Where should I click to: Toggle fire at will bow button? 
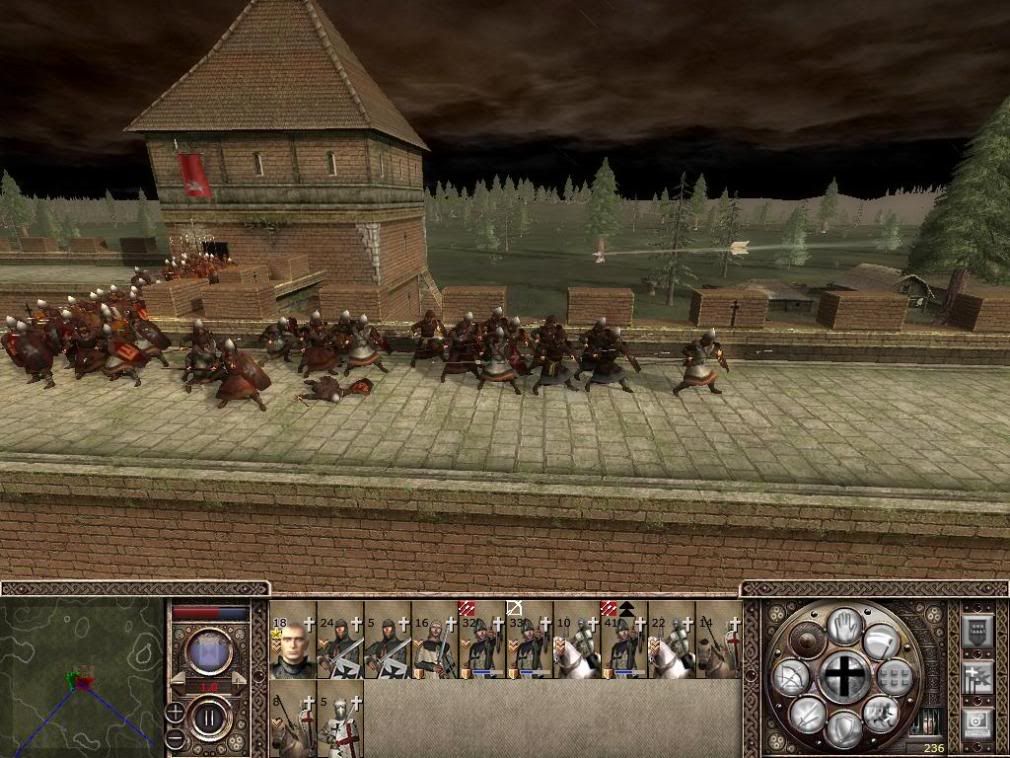791,679
